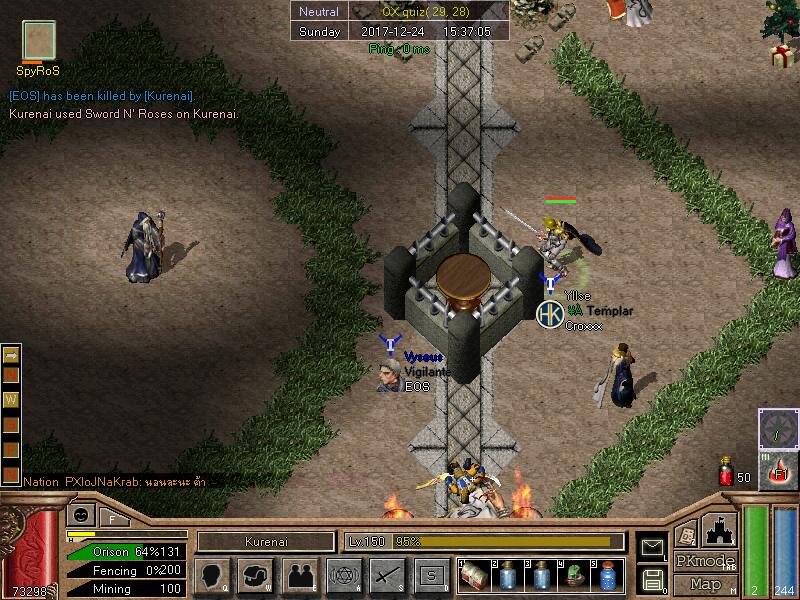Screen dimensions: 800x600
Task: Use the treasure chest item in slot 1
Action: click(x=475, y=576)
